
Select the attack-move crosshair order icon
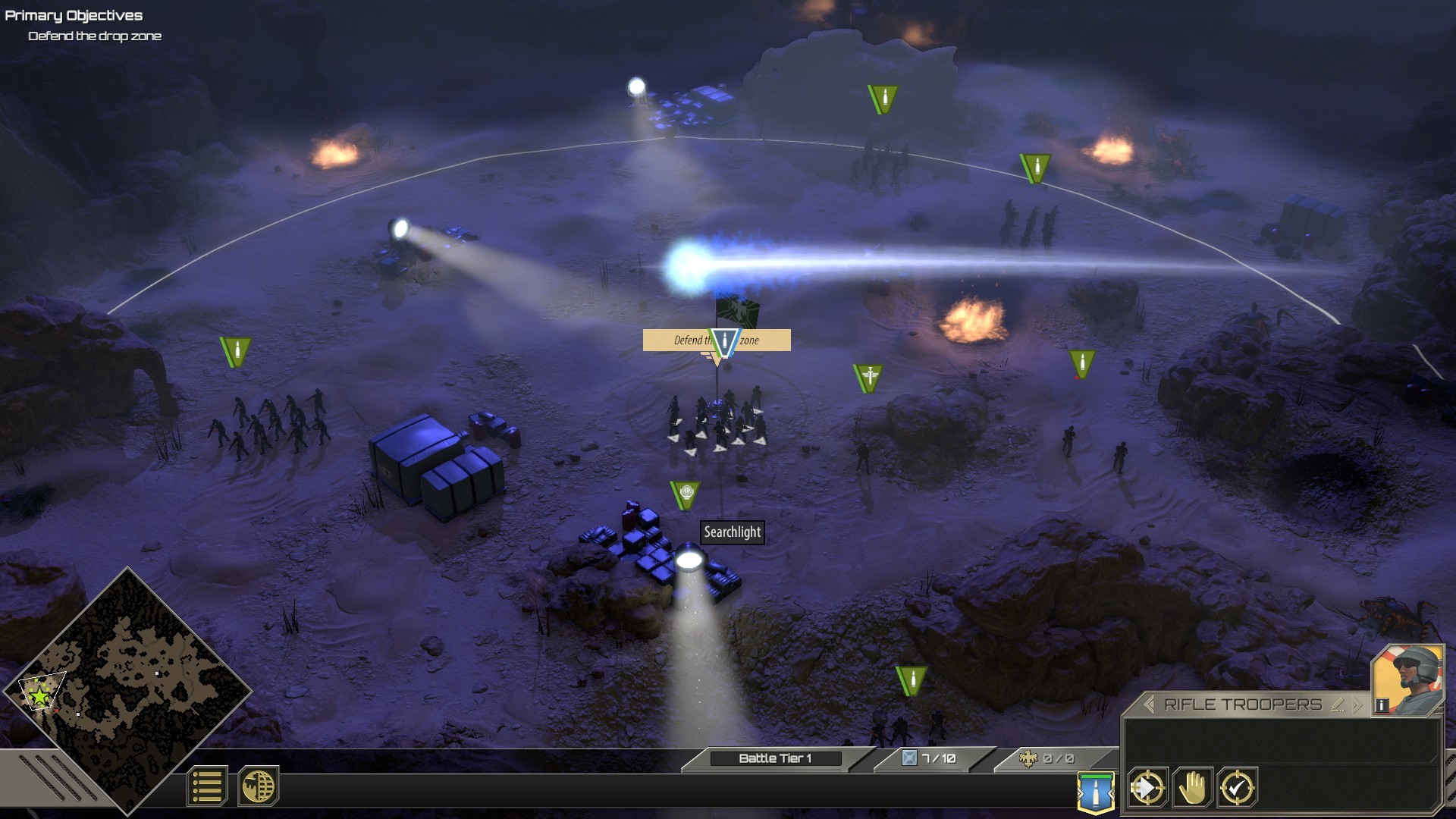click(1149, 789)
